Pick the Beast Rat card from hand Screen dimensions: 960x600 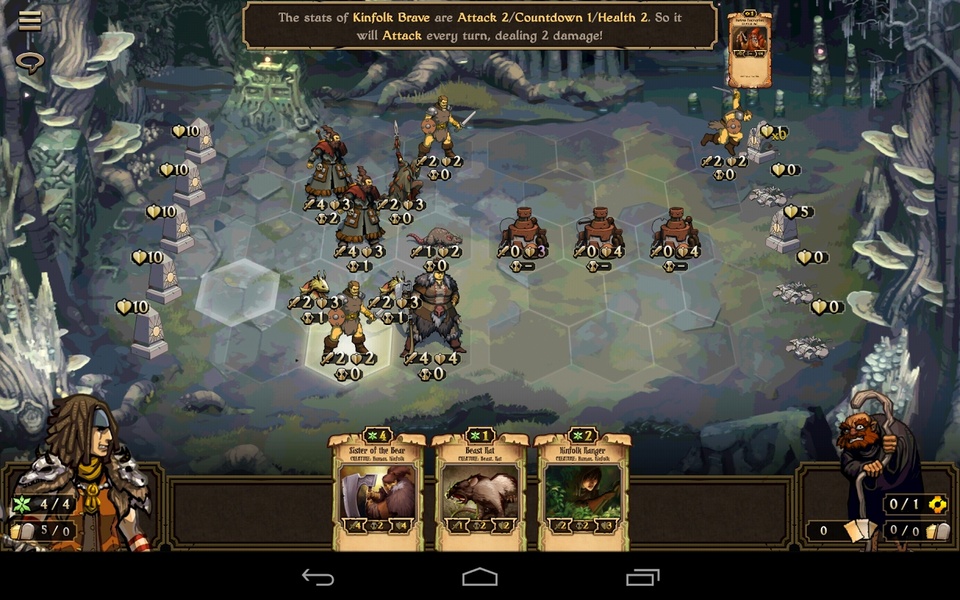[x=480, y=492]
